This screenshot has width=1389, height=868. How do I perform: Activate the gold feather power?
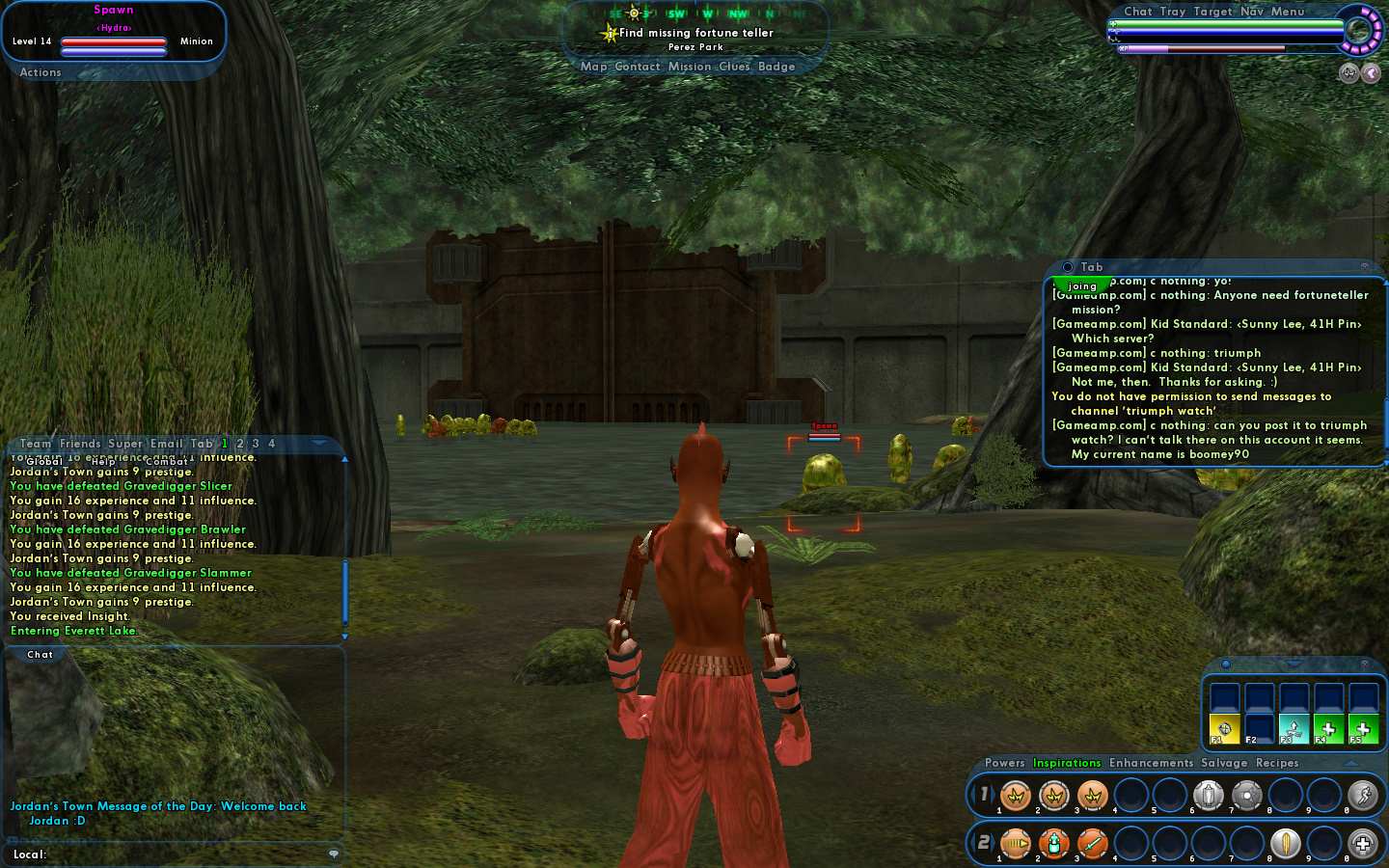1285,844
